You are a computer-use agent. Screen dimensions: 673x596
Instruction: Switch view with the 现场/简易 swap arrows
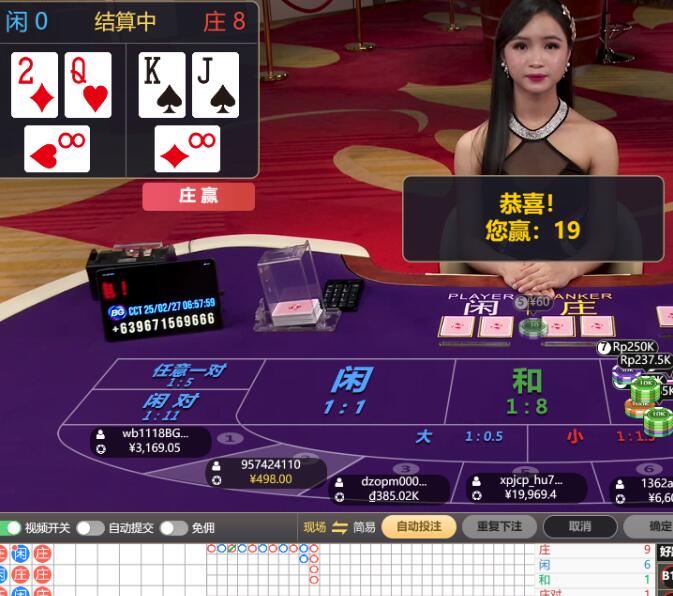340,527
